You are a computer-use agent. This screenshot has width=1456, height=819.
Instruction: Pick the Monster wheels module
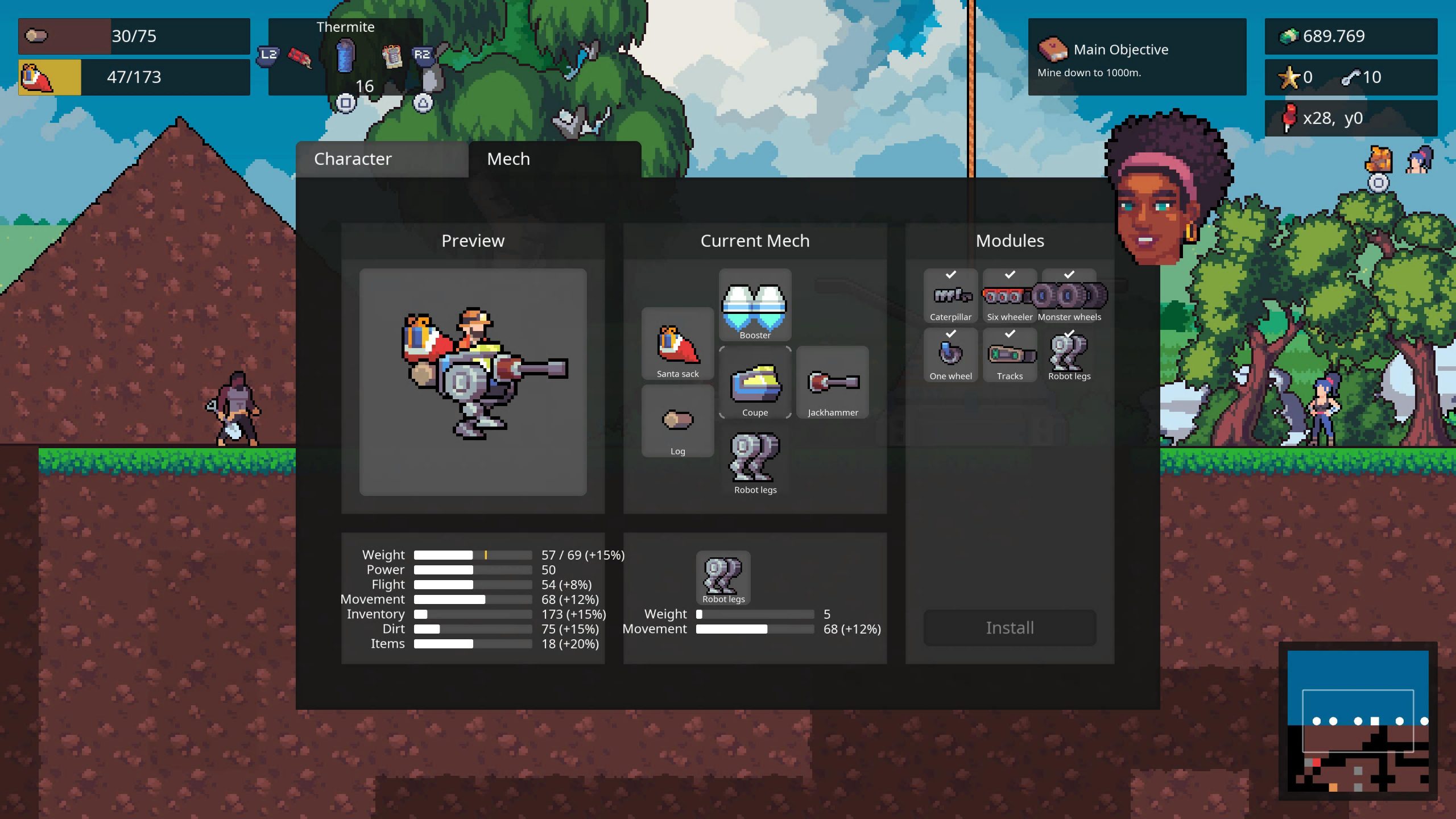[x=1069, y=296]
